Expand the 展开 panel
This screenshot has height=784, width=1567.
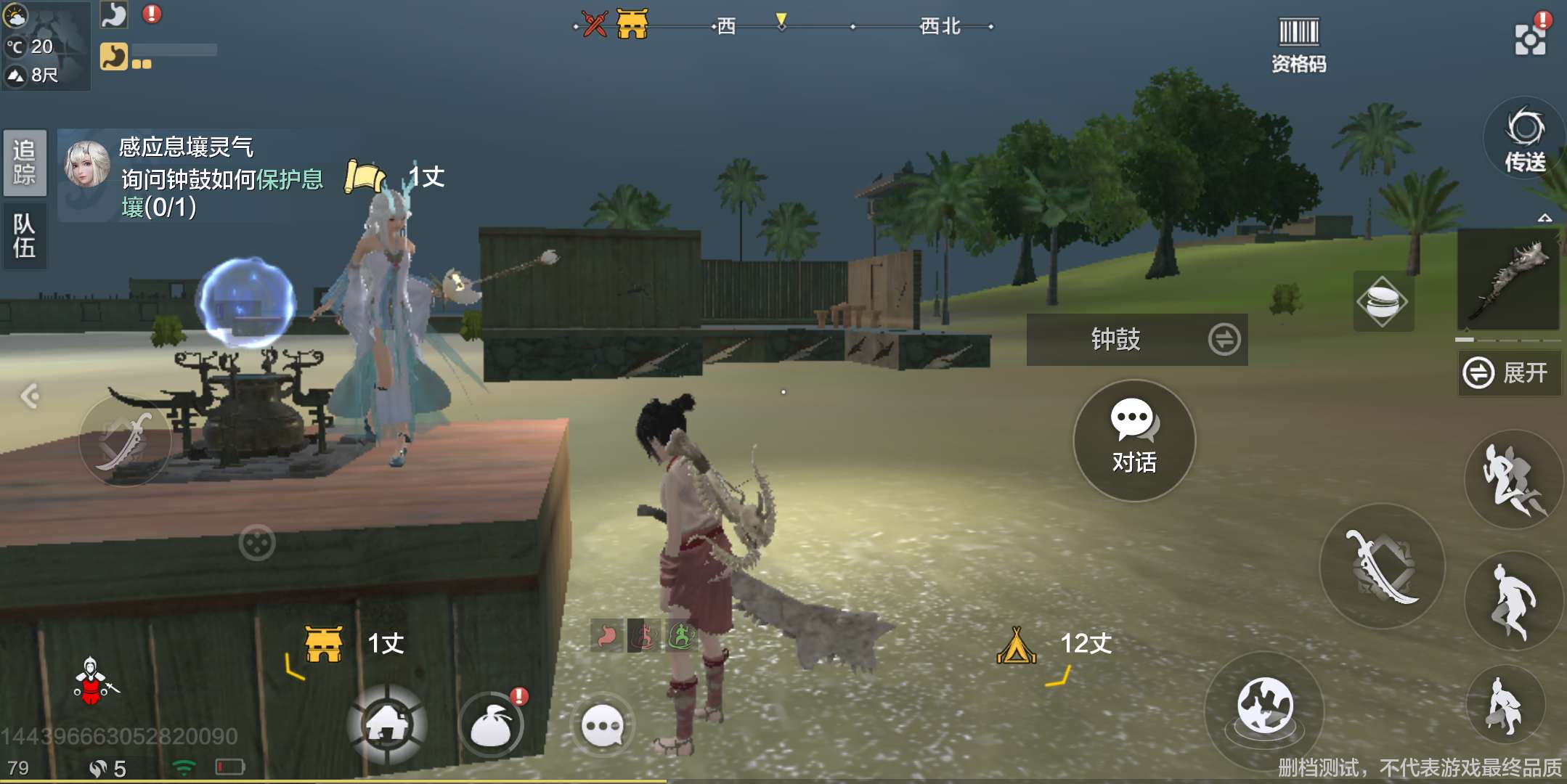(1507, 373)
